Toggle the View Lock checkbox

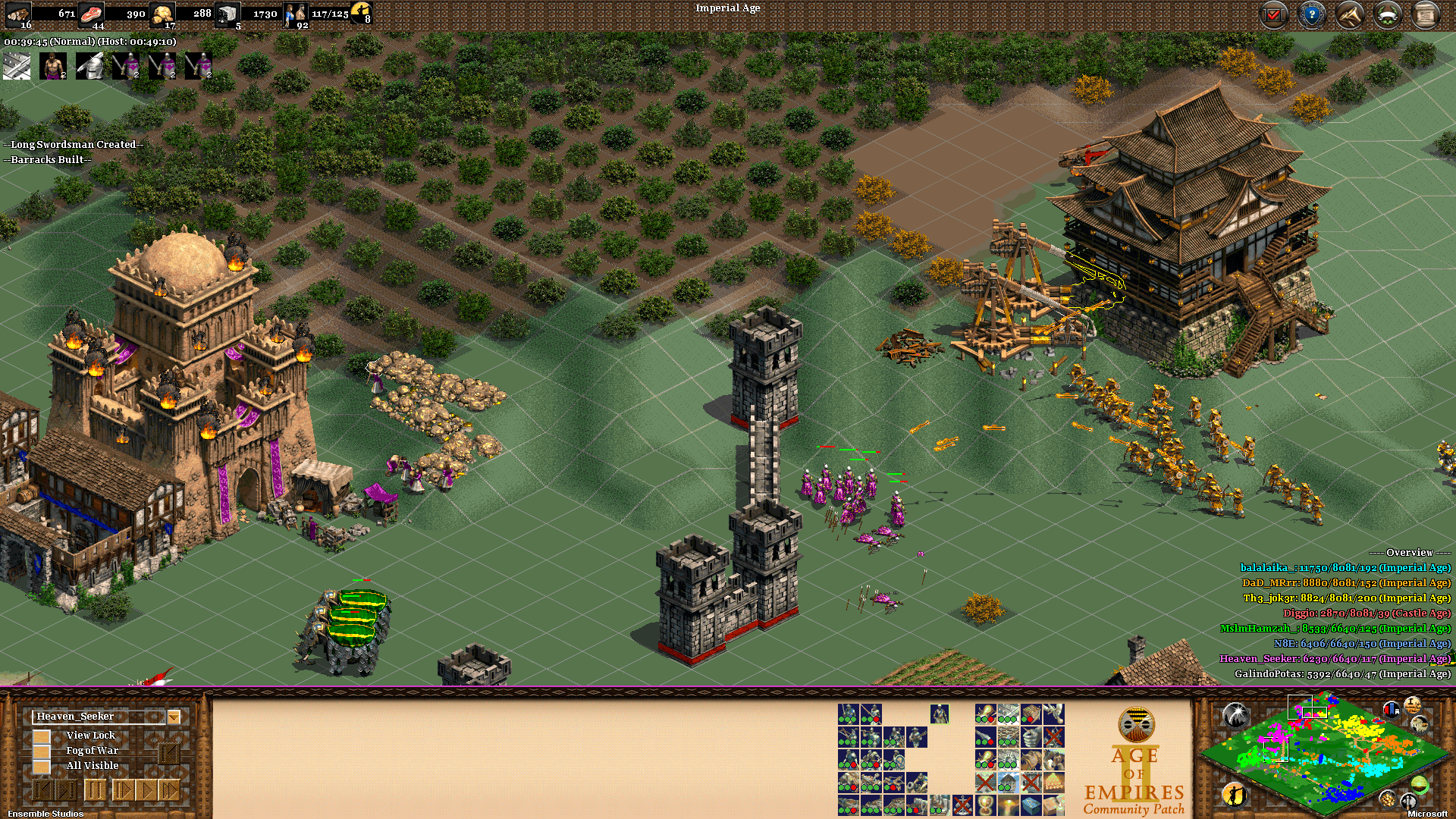(42, 736)
